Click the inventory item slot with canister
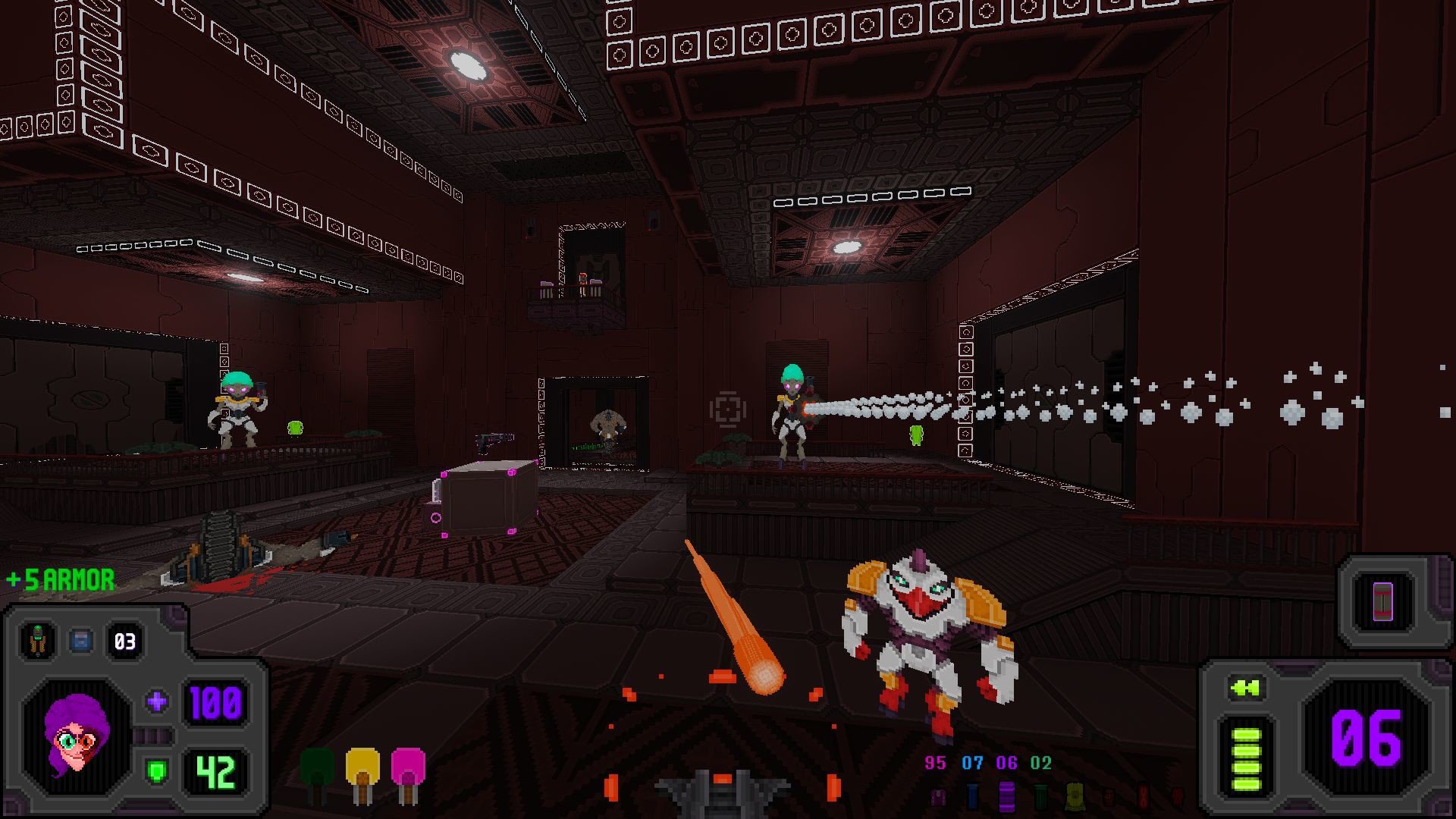 tap(1382, 601)
